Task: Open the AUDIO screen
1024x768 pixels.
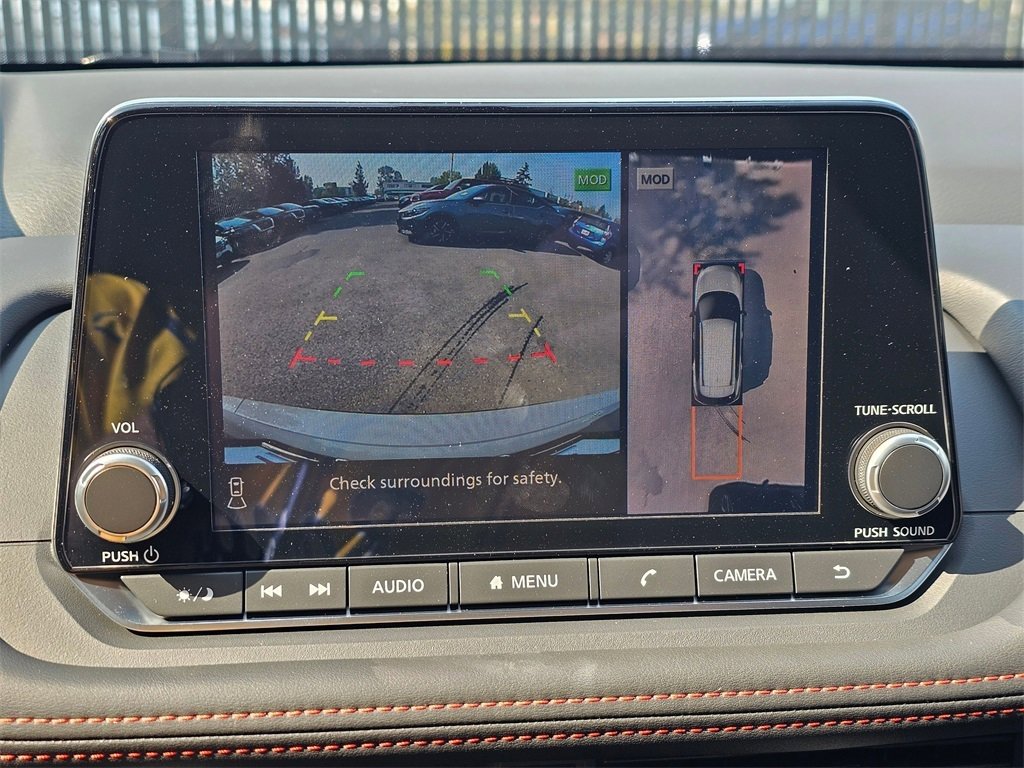Action: tap(398, 586)
